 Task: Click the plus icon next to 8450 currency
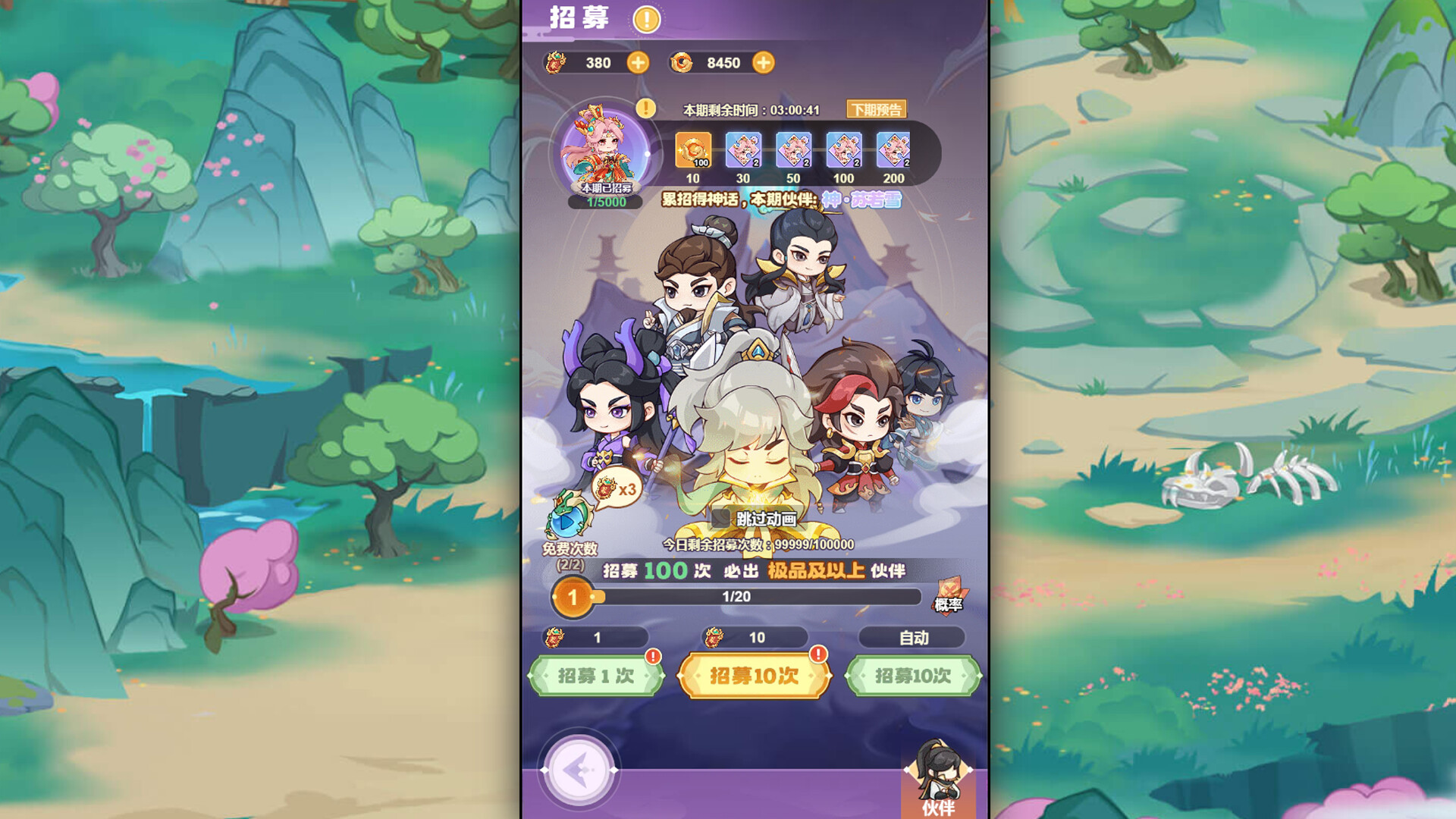[x=763, y=63]
